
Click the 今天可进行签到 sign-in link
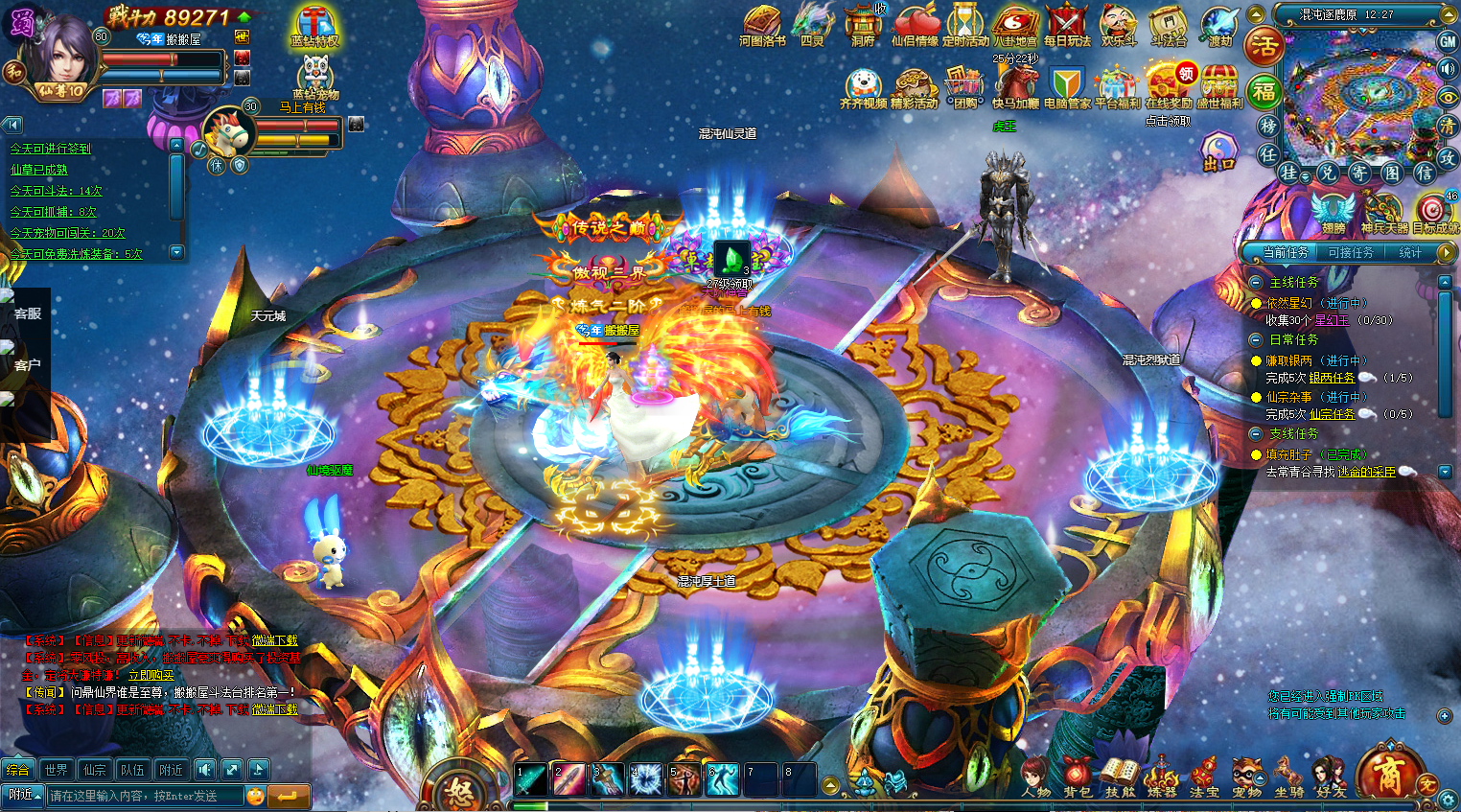click(50, 149)
